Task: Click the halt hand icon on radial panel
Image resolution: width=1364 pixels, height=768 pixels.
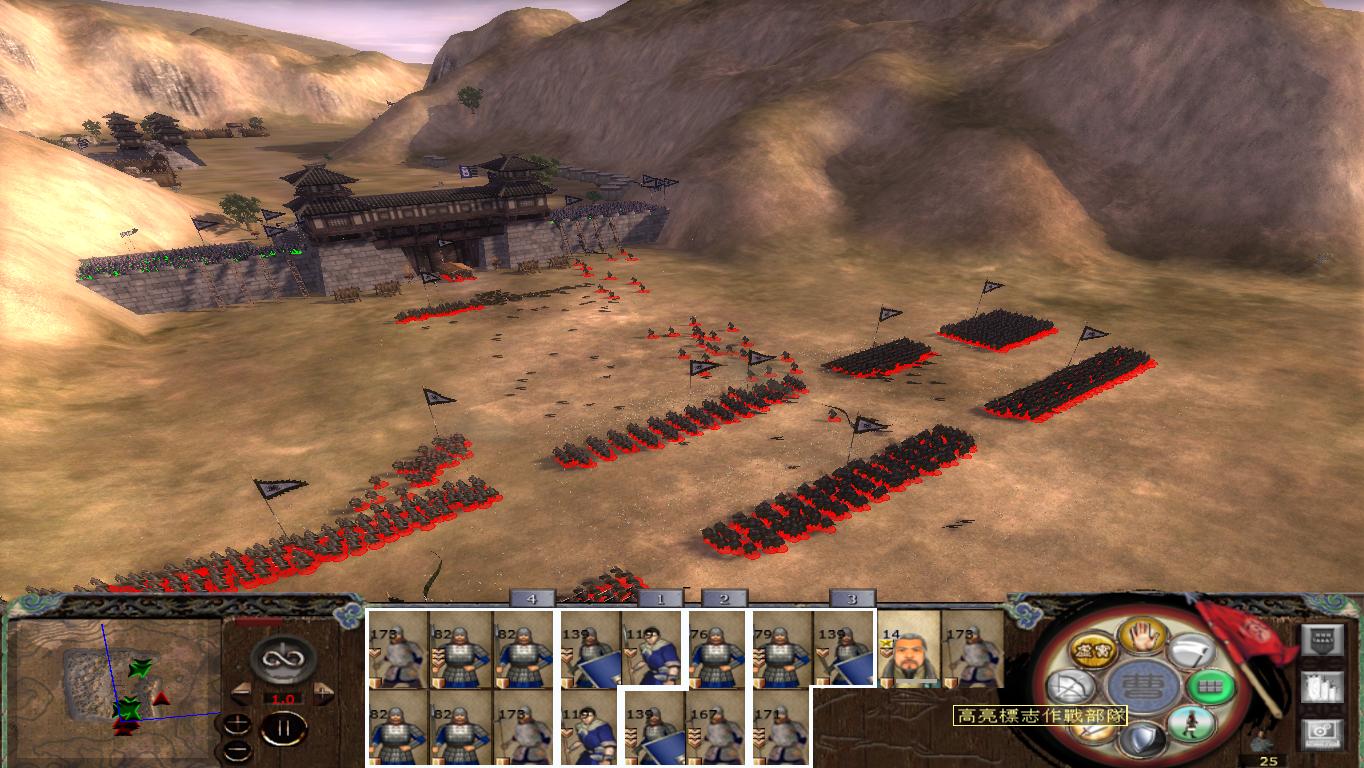Action: [1141, 637]
